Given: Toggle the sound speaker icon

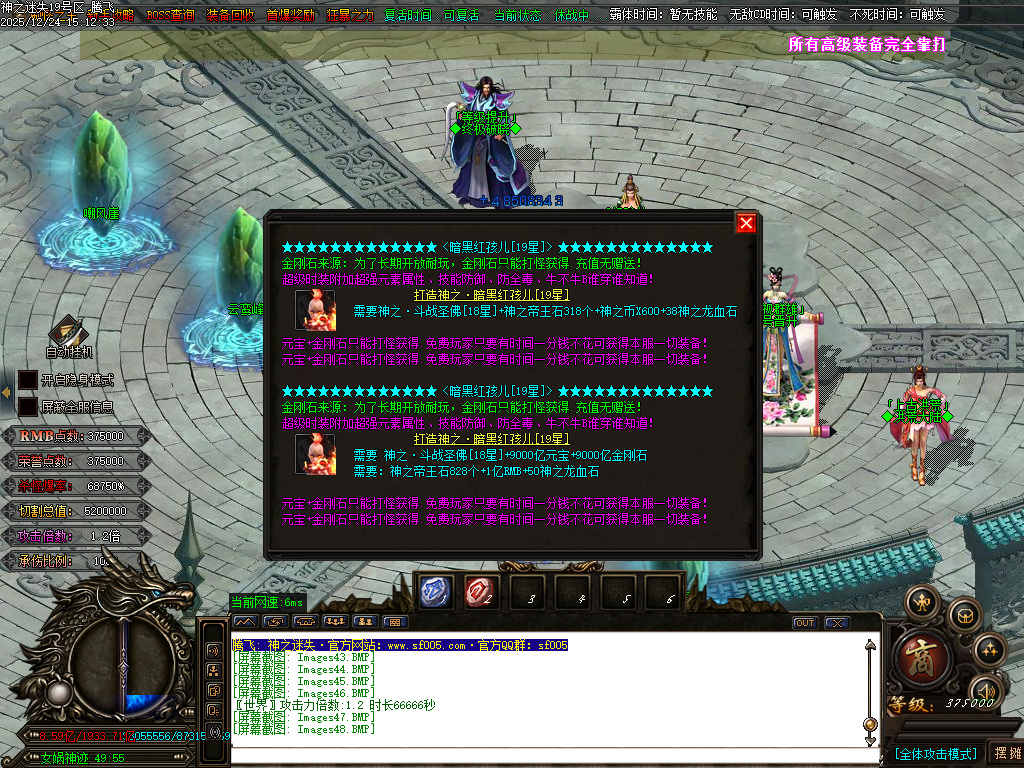Looking at the screenshot, I should 986,692.
